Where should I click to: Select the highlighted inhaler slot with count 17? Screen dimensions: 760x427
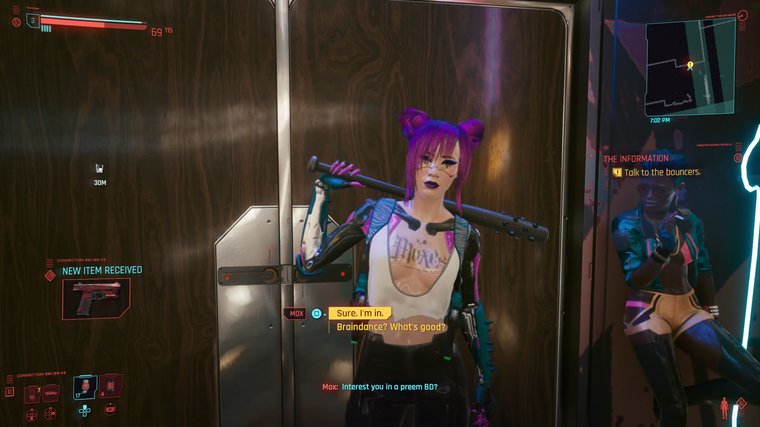(x=86, y=386)
